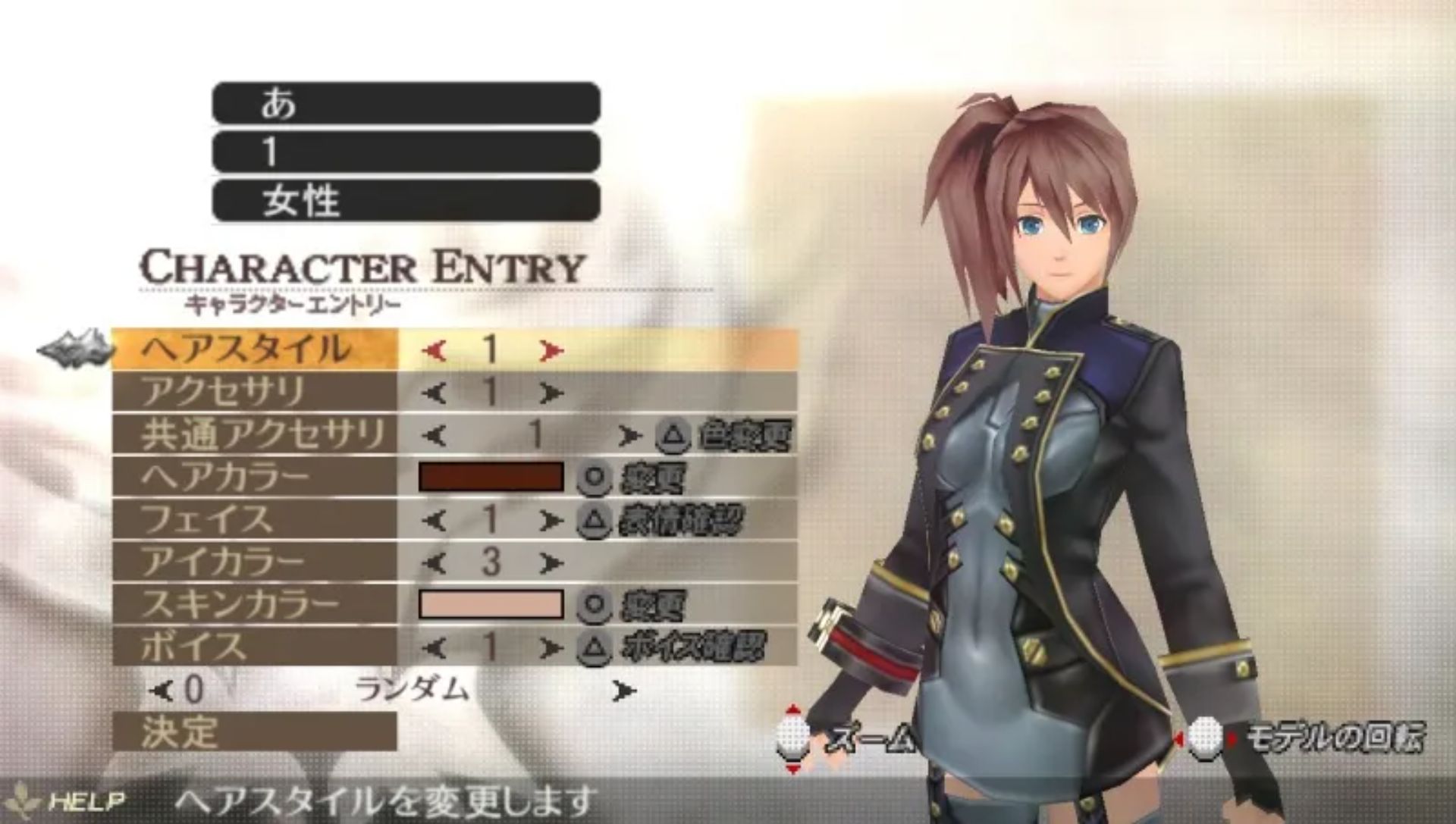Select the フェイス menu row
Viewport: 1456px width, 824px height.
click(254, 519)
